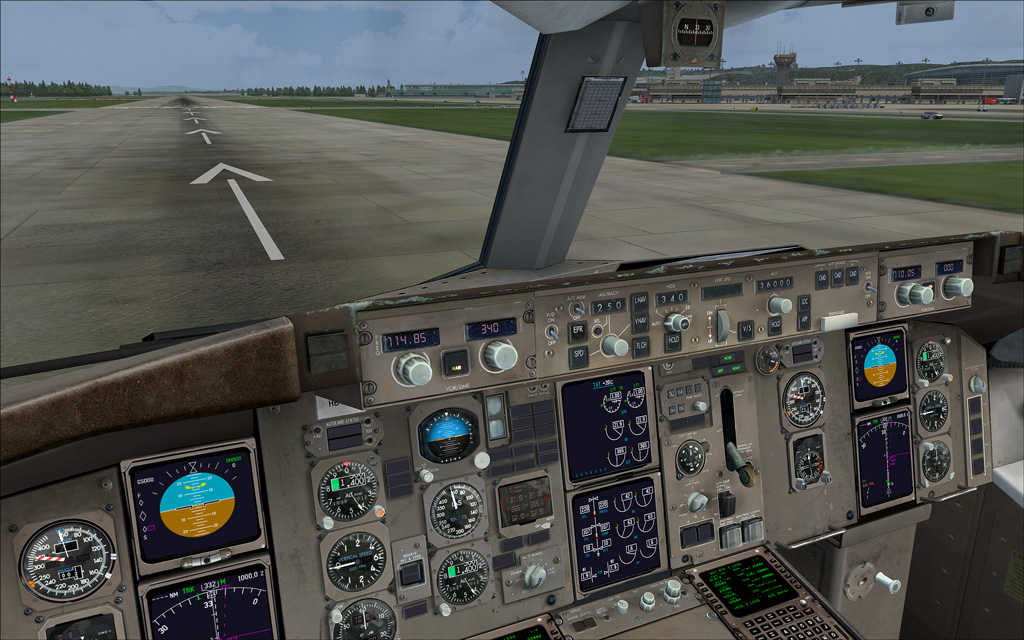Click the heading selector knob
Viewport: 1024px width, 640px height.
pyautogui.click(x=679, y=322)
